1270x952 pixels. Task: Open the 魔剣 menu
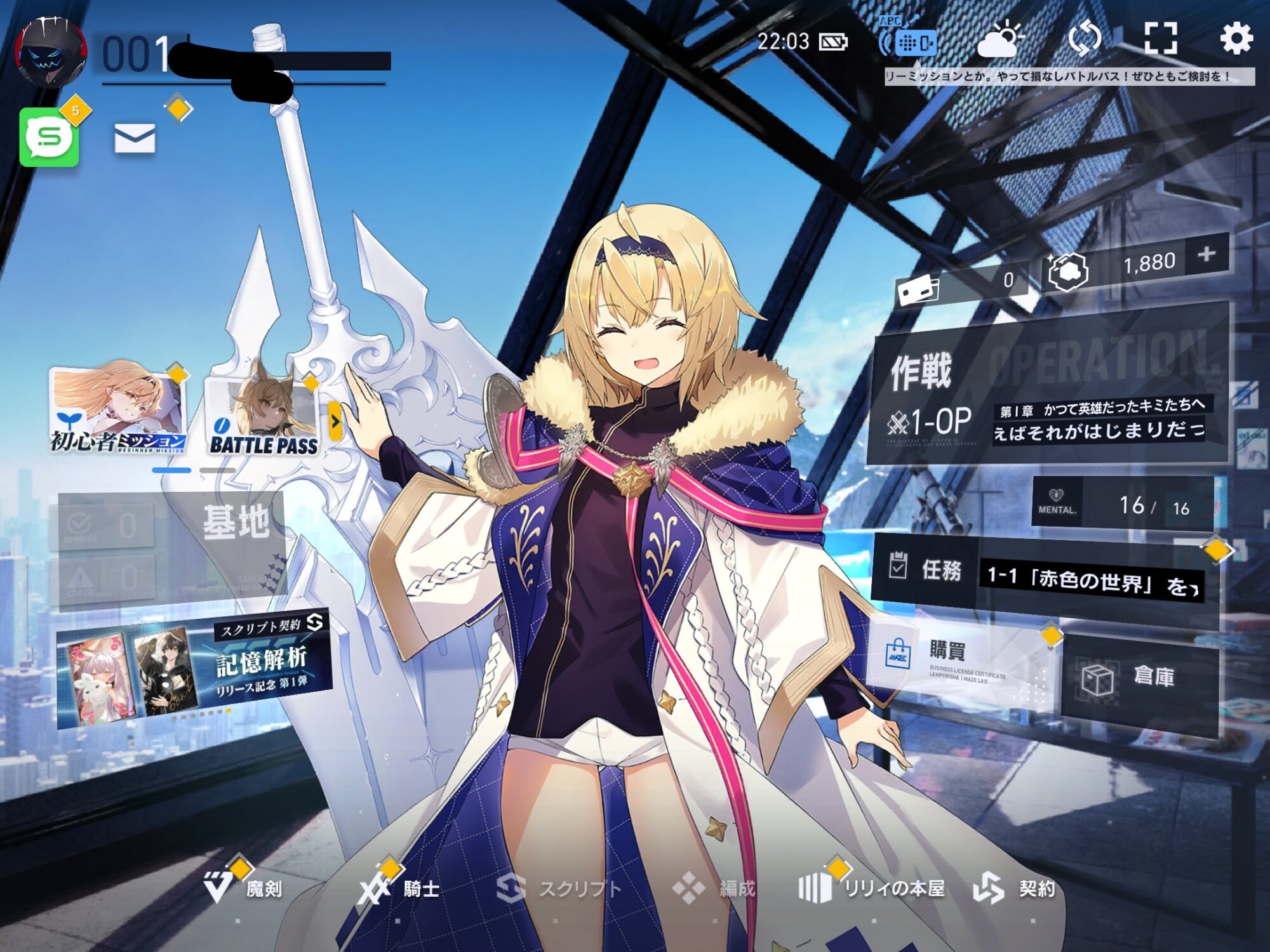click(x=244, y=889)
